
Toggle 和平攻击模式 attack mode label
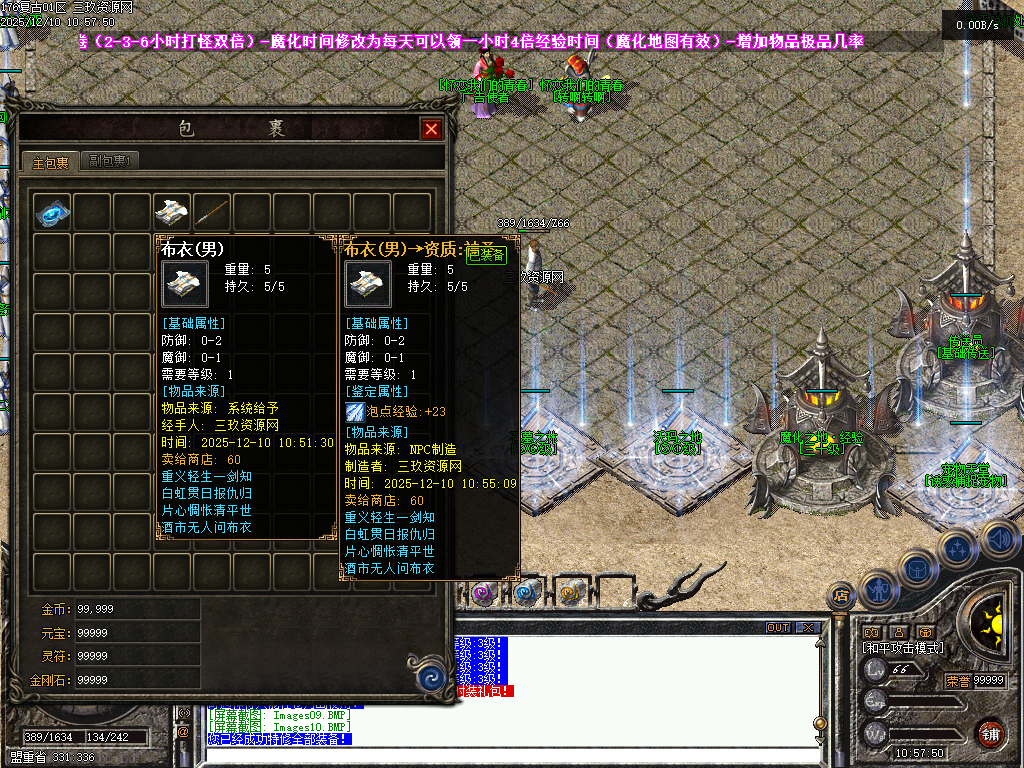[902, 648]
